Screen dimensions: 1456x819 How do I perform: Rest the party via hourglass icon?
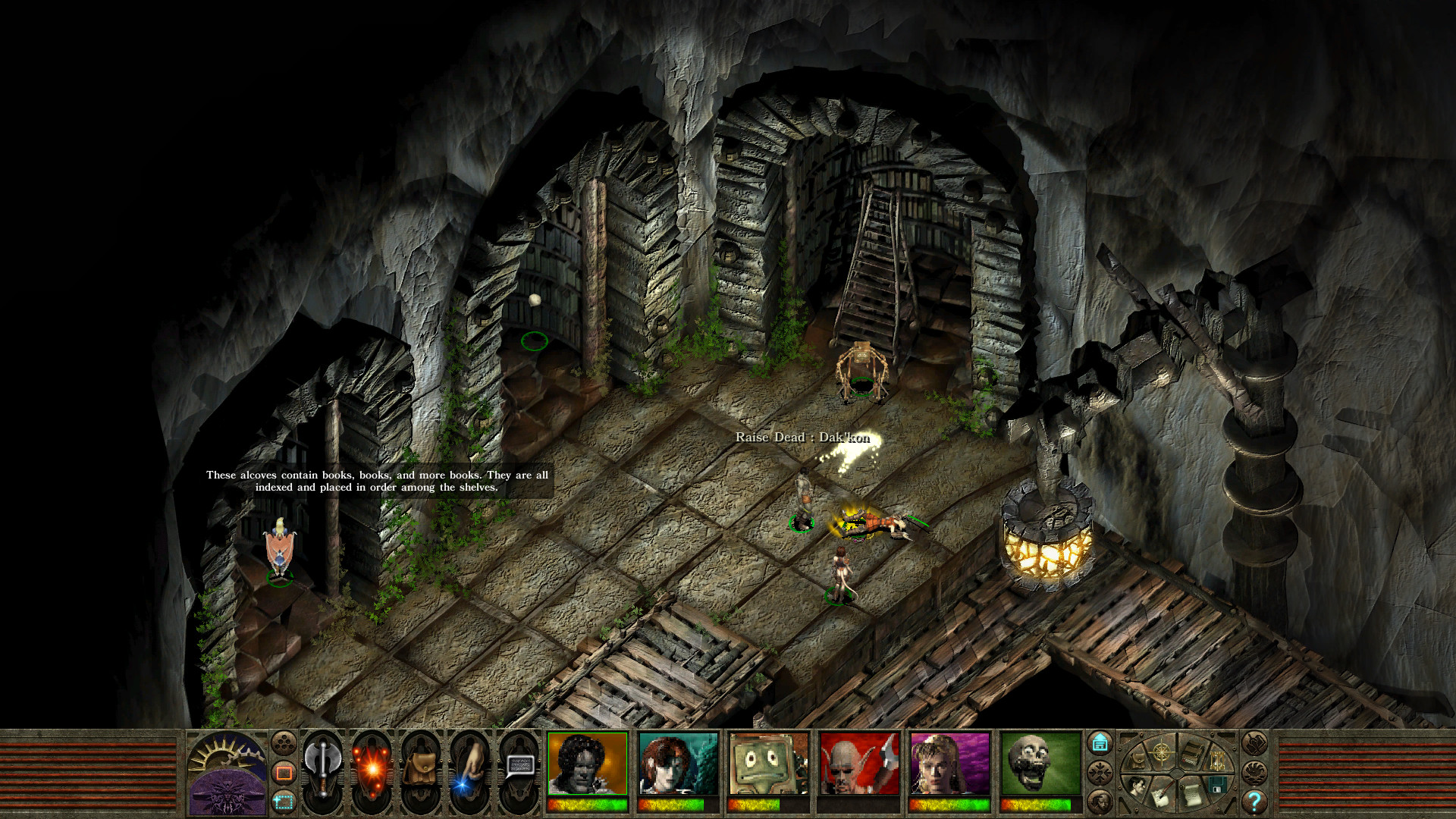click(x=1217, y=760)
